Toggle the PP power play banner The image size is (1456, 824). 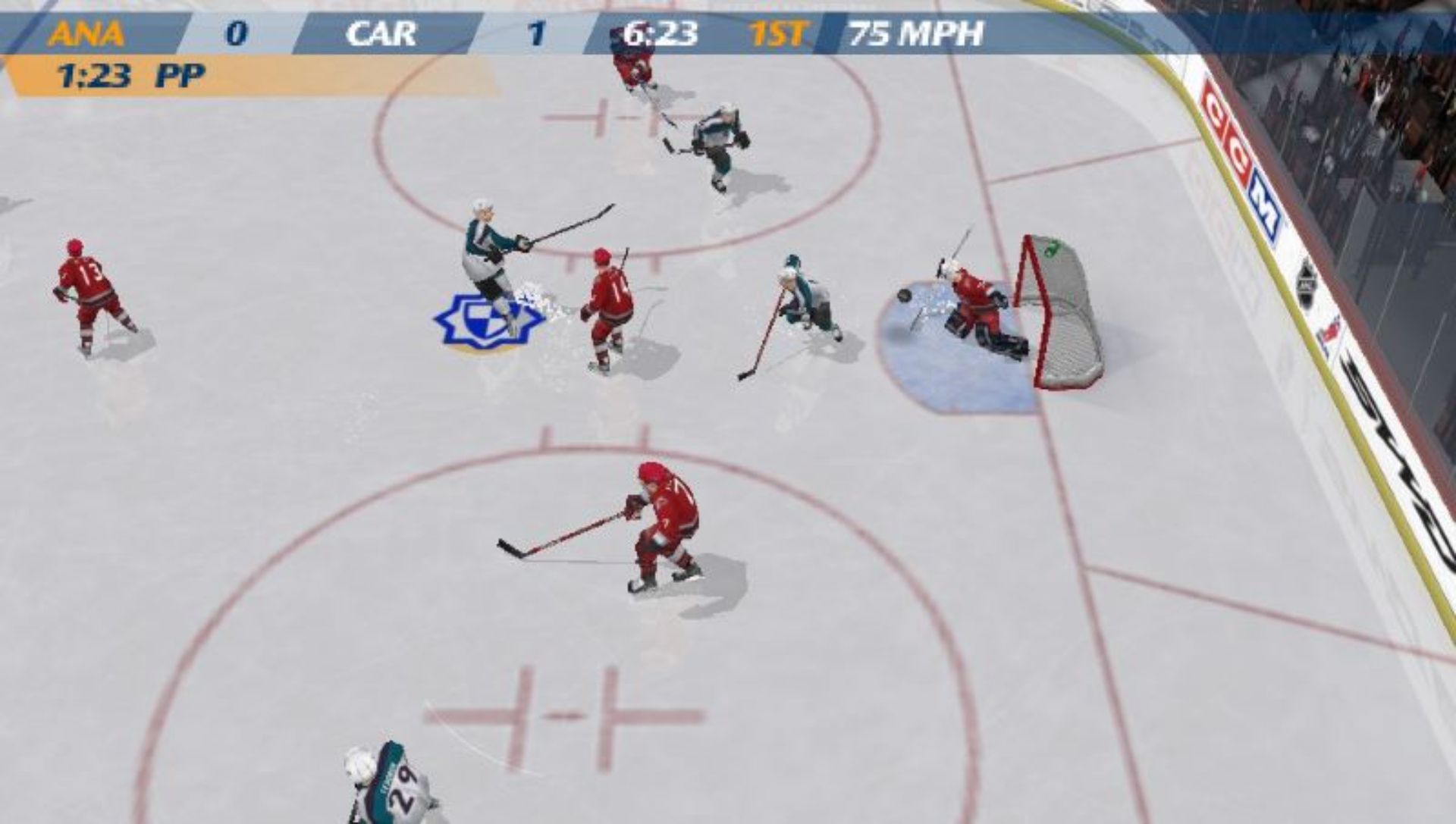tap(180, 74)
